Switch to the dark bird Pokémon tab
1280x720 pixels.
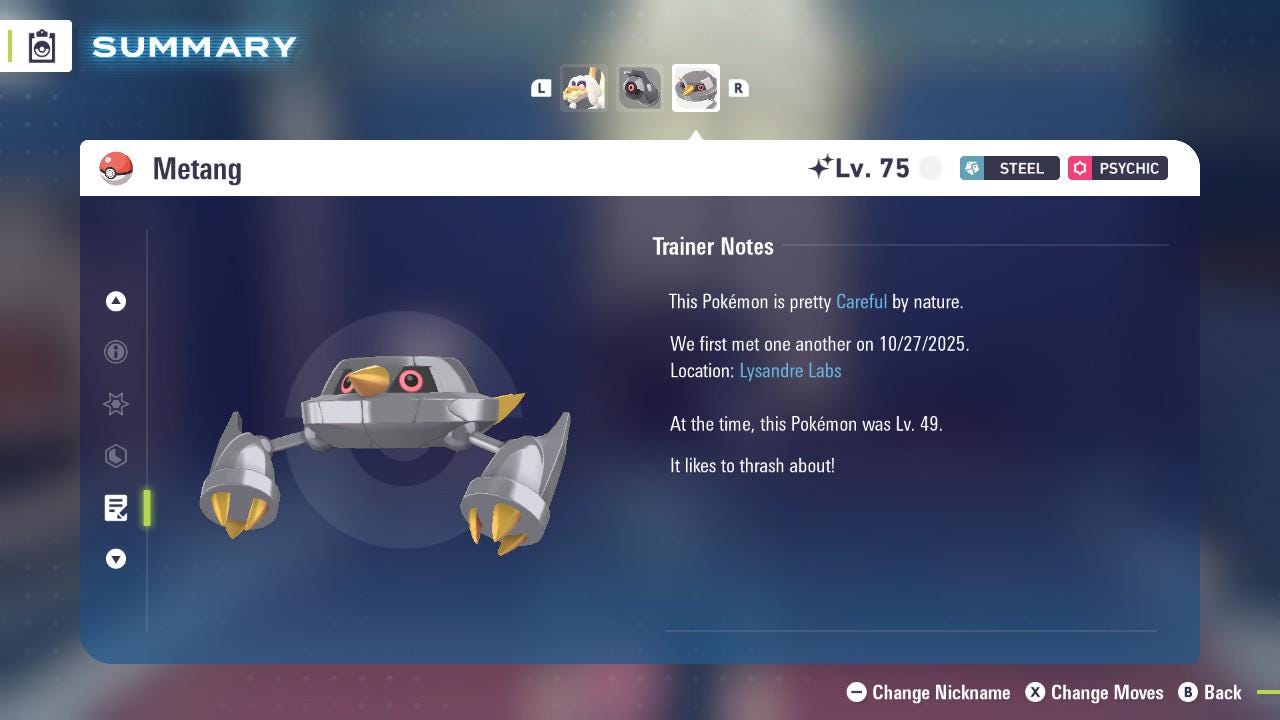[639, 87]
